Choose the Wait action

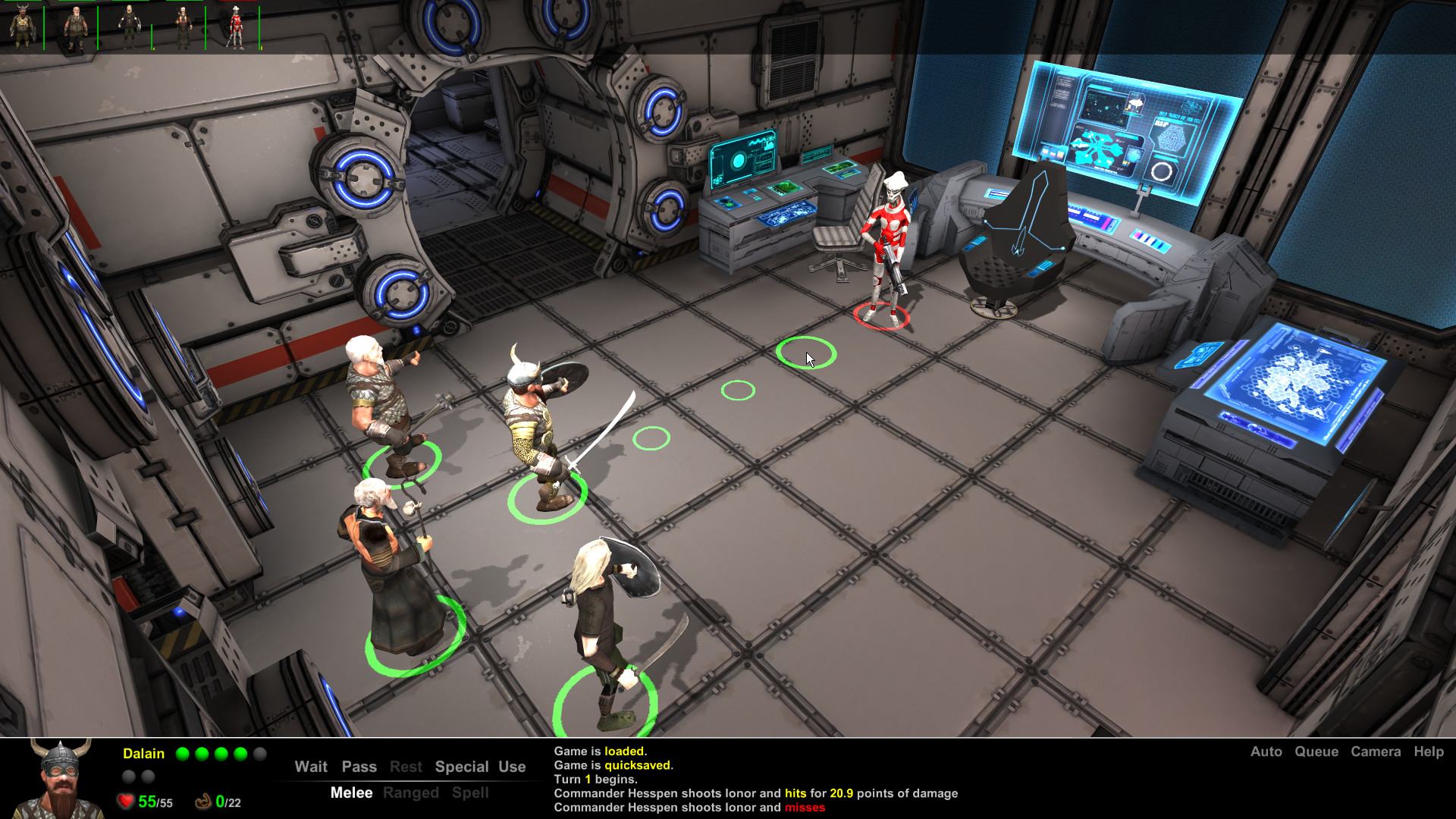311,767
